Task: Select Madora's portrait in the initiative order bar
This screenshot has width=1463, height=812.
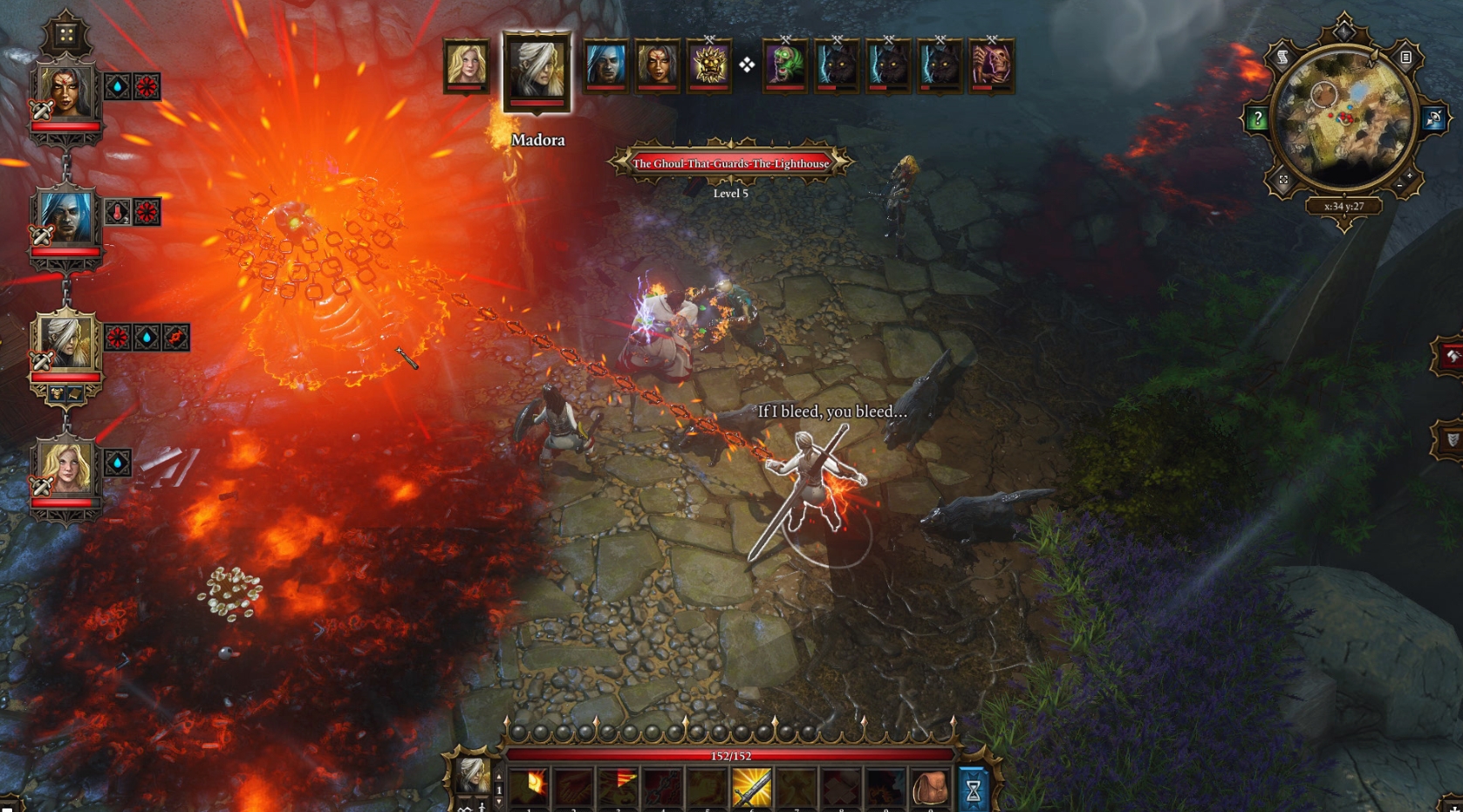Action: click(536, 70)
